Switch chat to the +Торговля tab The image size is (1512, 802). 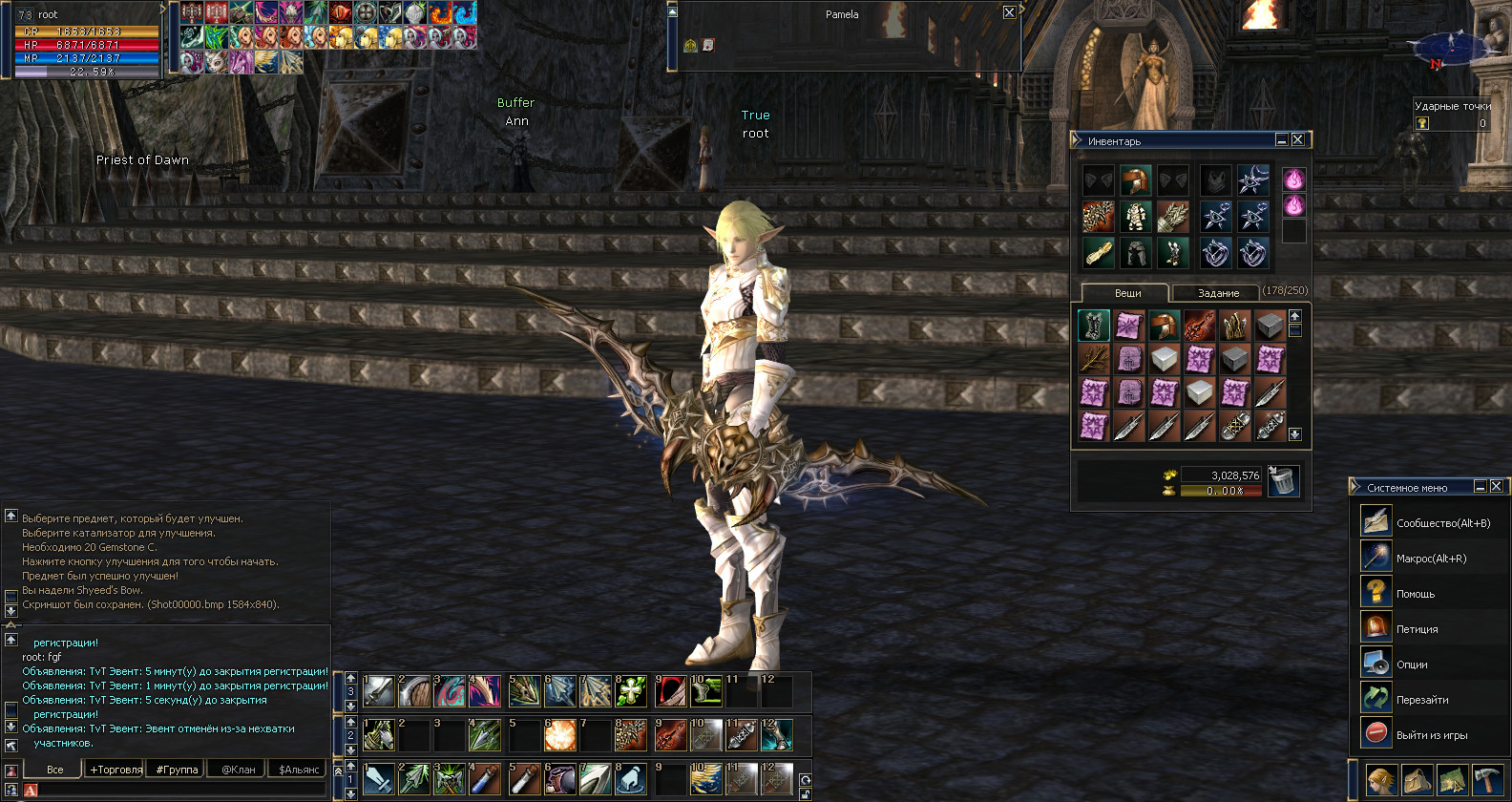115,770
